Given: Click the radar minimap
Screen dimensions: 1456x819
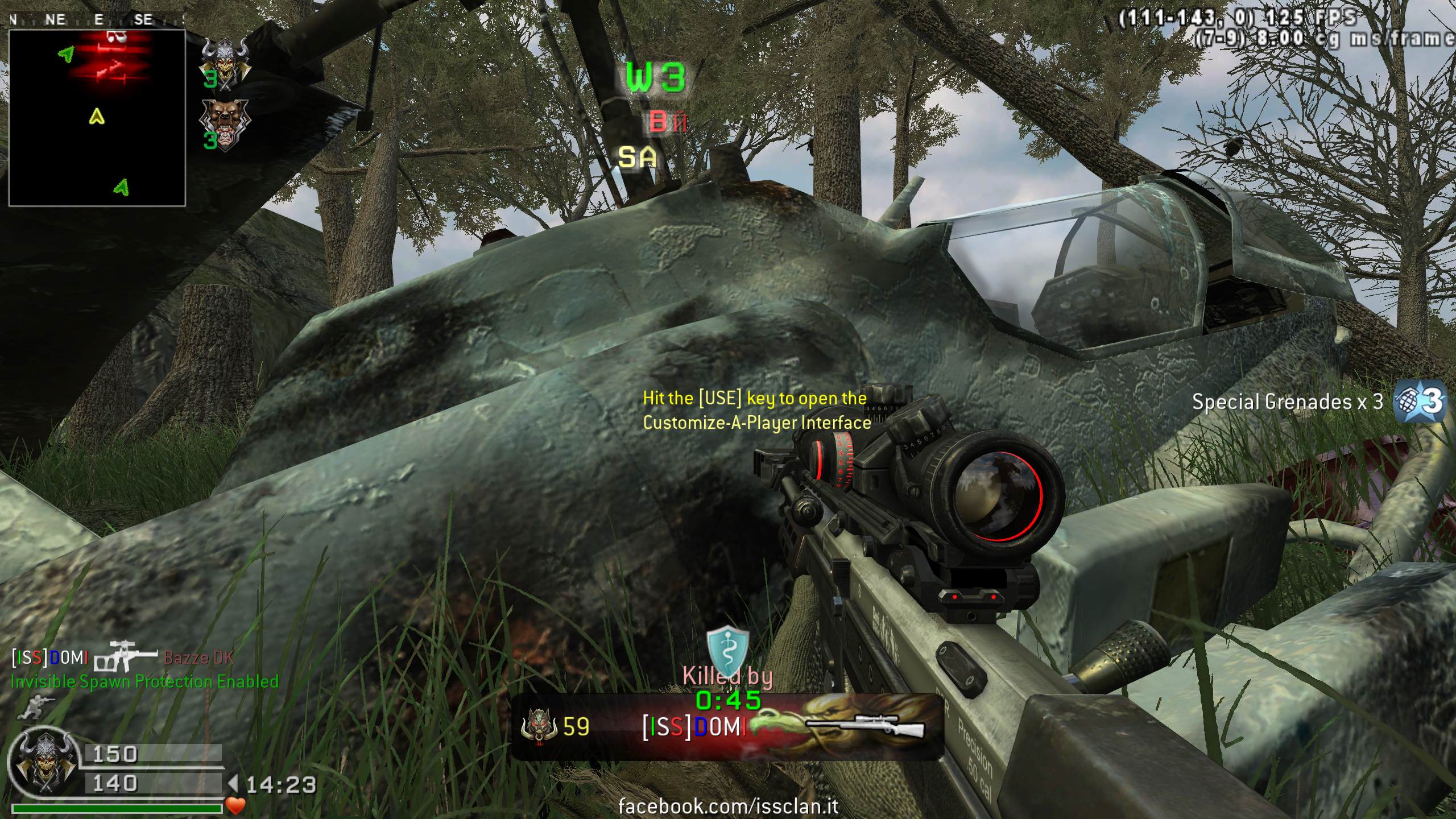Looking at the screenshot, I should pyautogui.click(x=97, y=118).
